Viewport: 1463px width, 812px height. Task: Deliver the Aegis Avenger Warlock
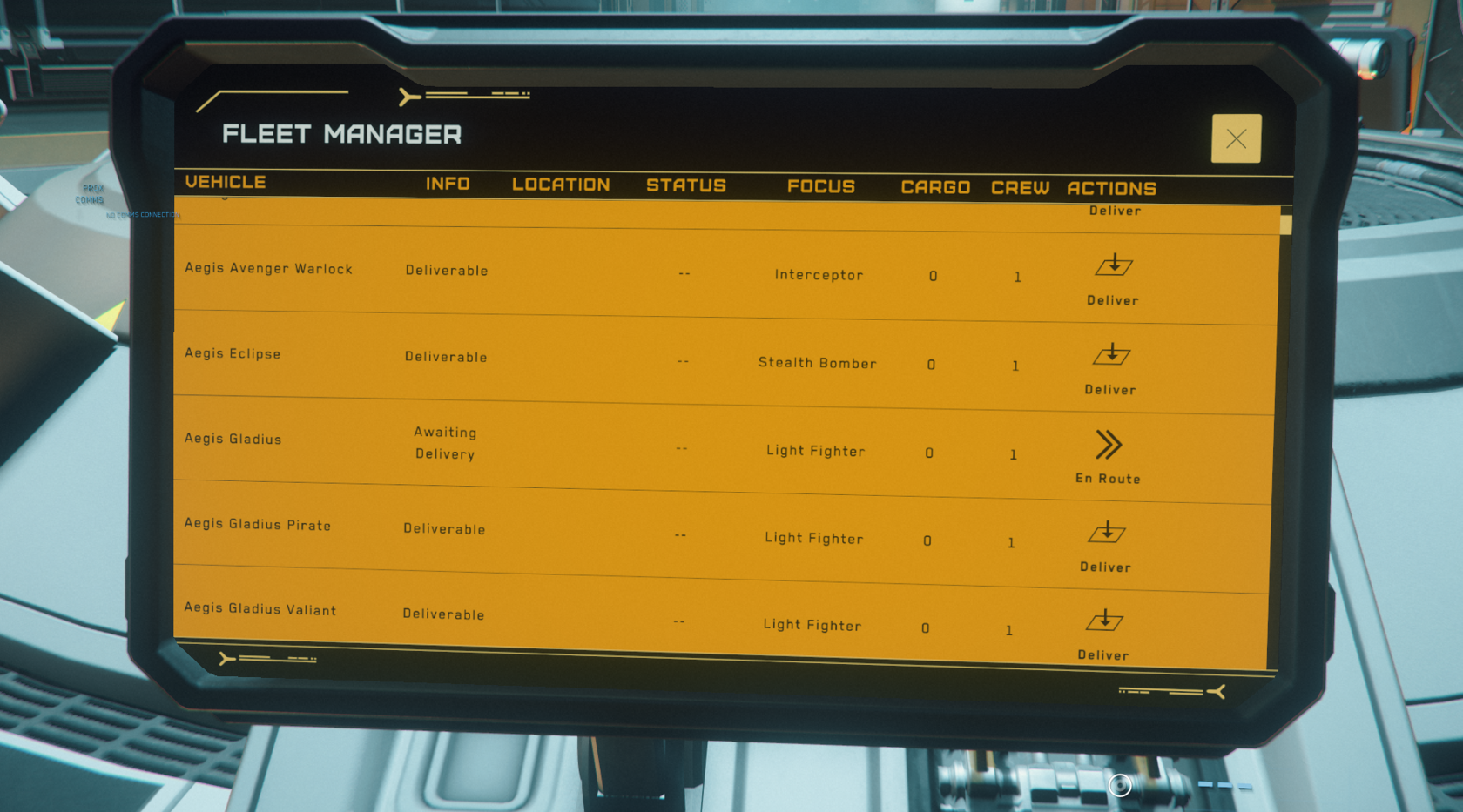pos(1113,266)
